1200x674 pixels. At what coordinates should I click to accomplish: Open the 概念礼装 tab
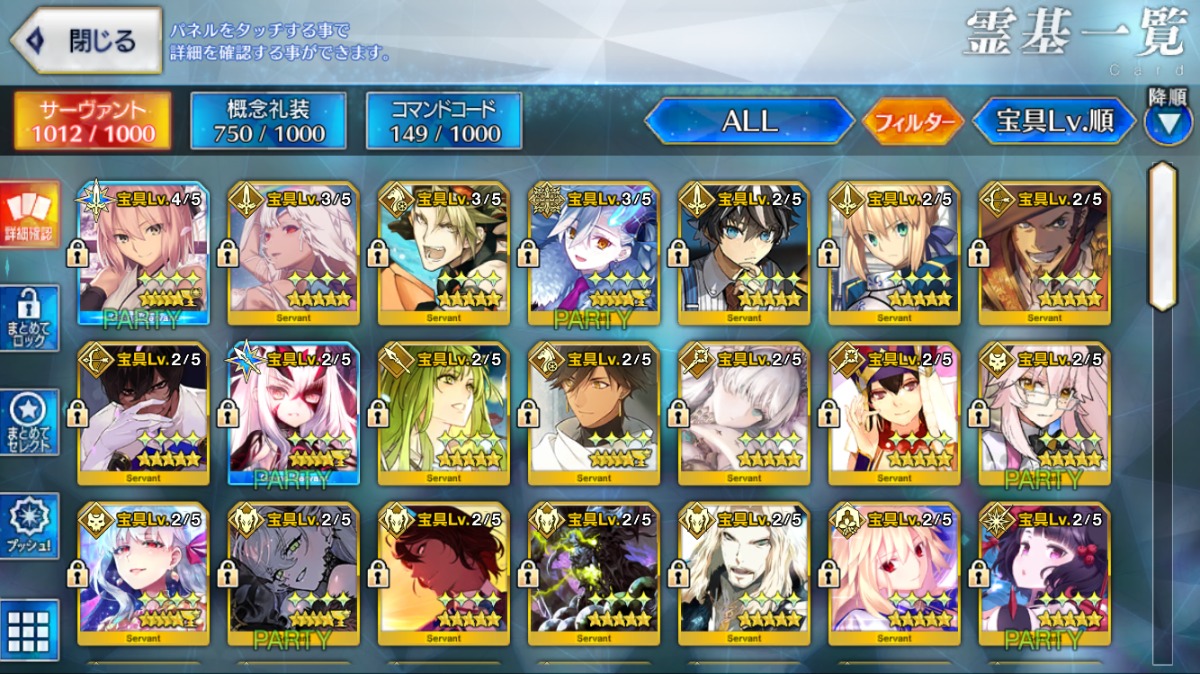click(x=268, y=121)
